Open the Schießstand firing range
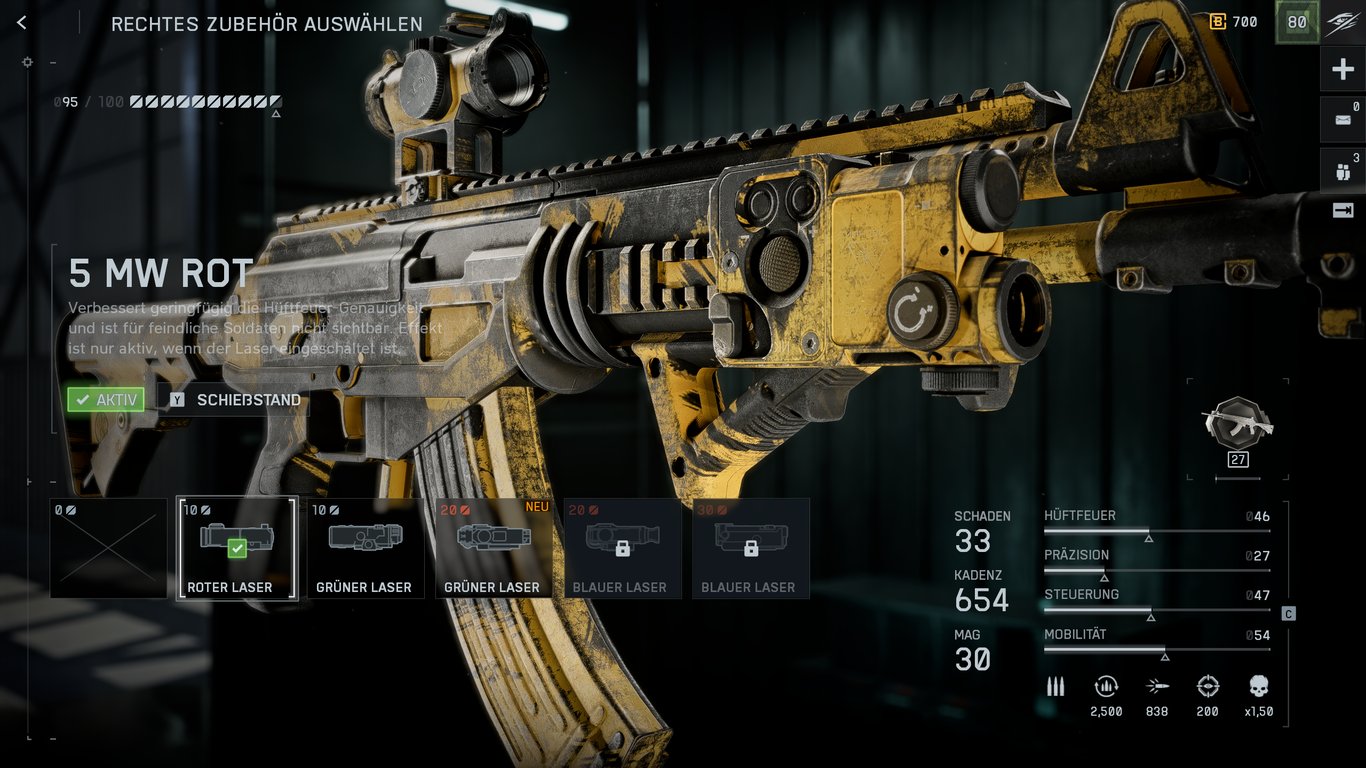Screen dimensions: 1366x768 [236, 400]
